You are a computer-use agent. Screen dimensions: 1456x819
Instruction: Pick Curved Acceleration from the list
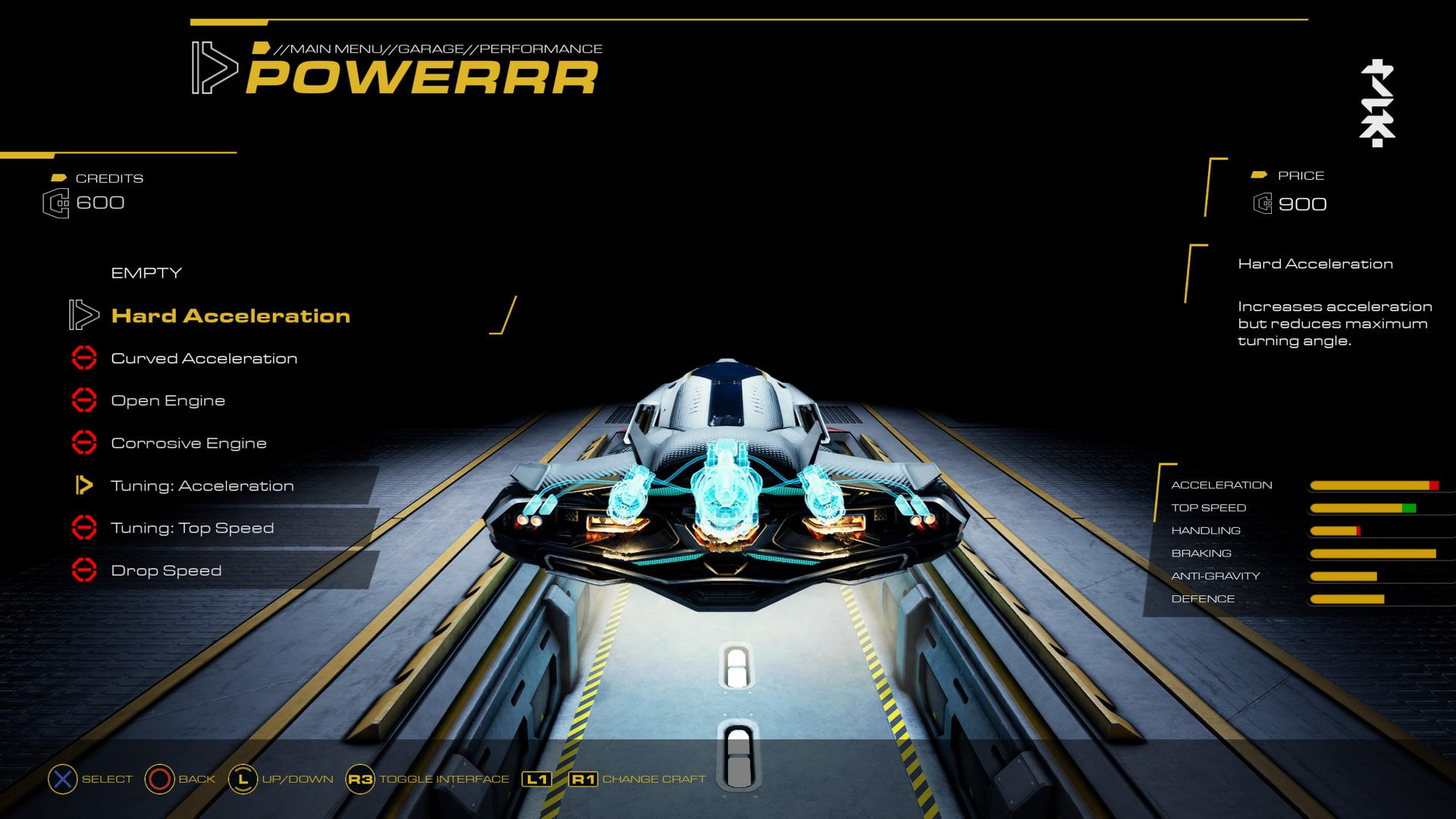(x=204, y=358)
